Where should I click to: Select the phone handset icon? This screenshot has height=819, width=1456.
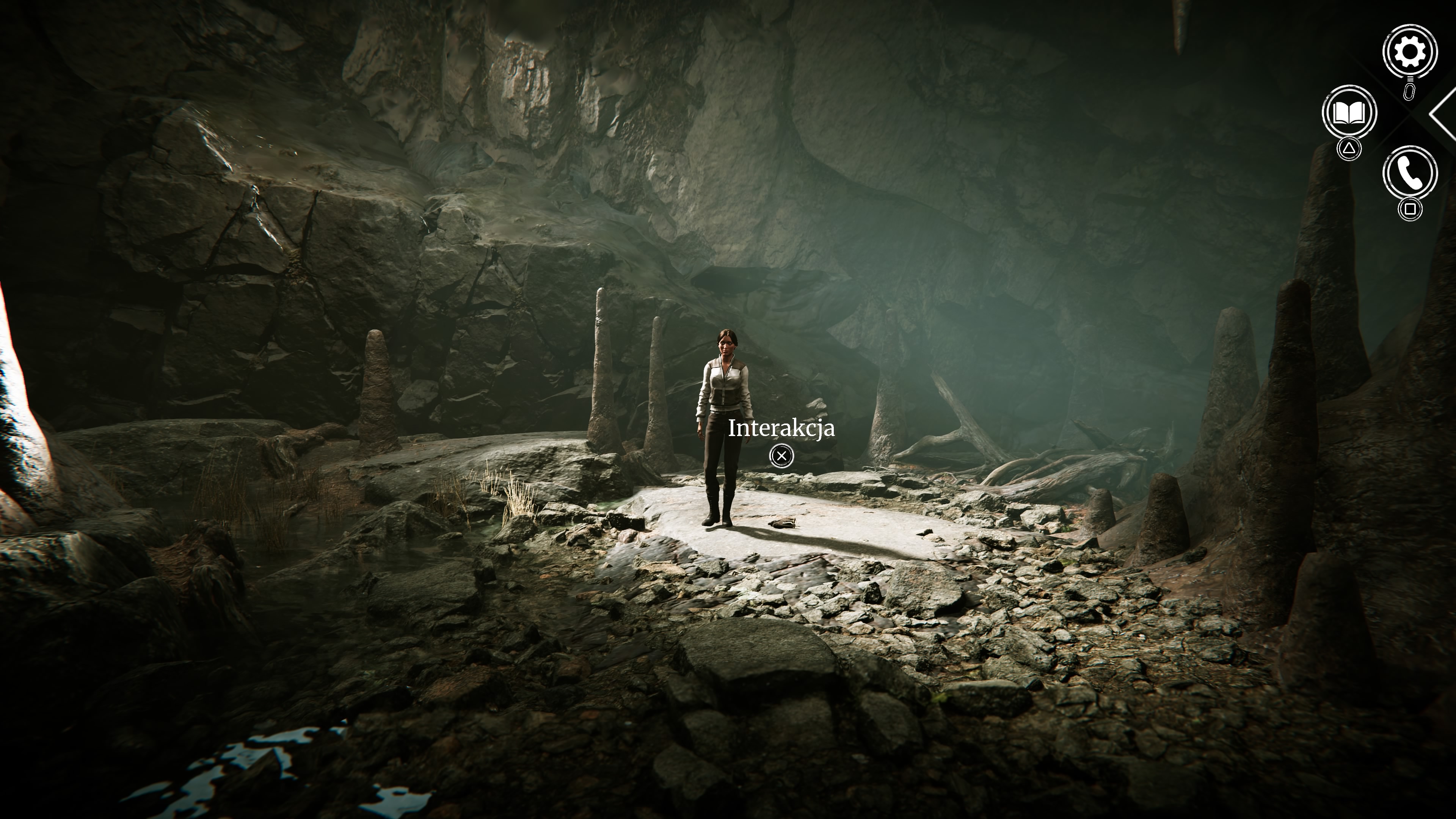(x=1409, y=173)
